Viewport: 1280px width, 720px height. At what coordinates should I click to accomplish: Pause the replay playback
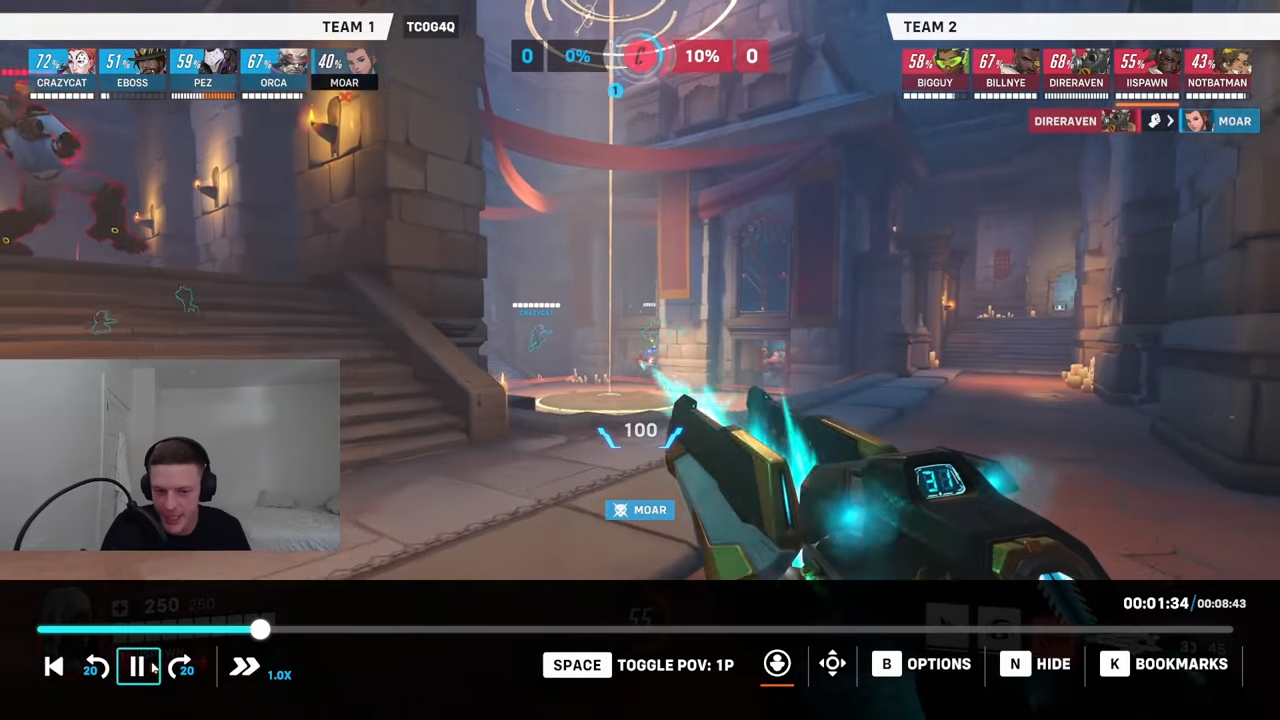coord(138,666)
